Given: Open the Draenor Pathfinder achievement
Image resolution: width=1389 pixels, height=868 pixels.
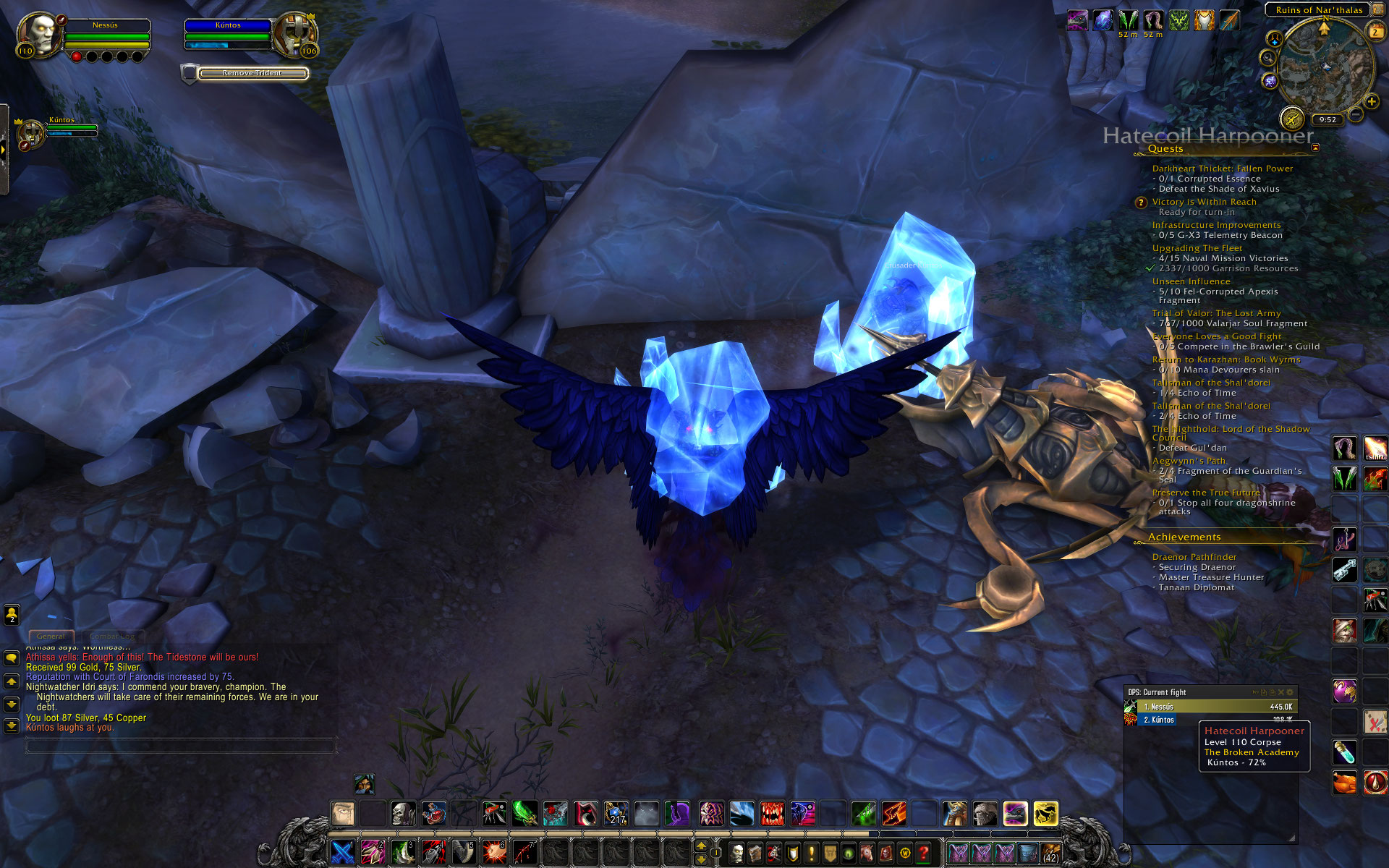Looking at the screenshot, I should point(1194,557).
